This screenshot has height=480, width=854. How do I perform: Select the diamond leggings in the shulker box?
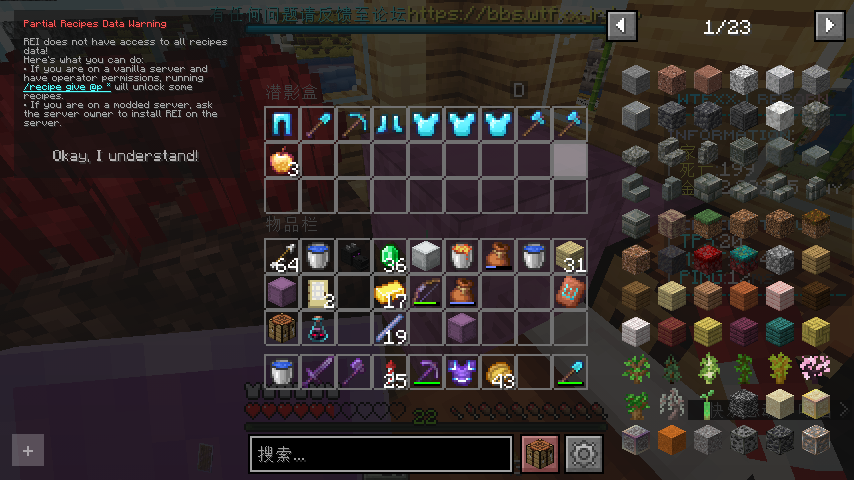tap(282, 124)
